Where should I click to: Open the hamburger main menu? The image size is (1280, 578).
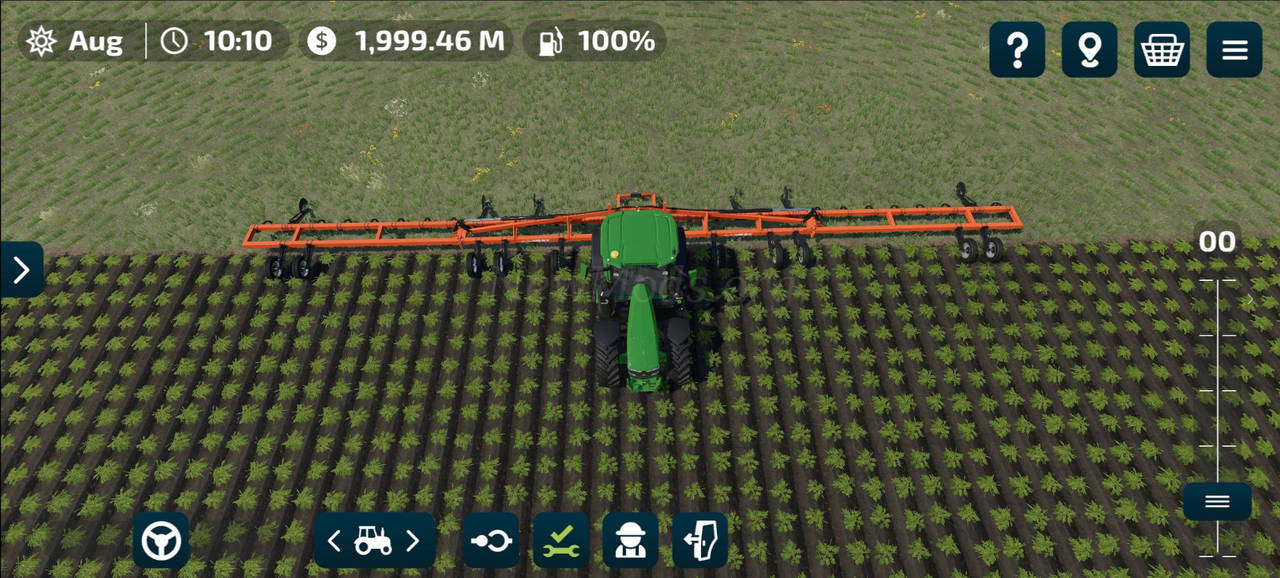tap(1234, 50)
